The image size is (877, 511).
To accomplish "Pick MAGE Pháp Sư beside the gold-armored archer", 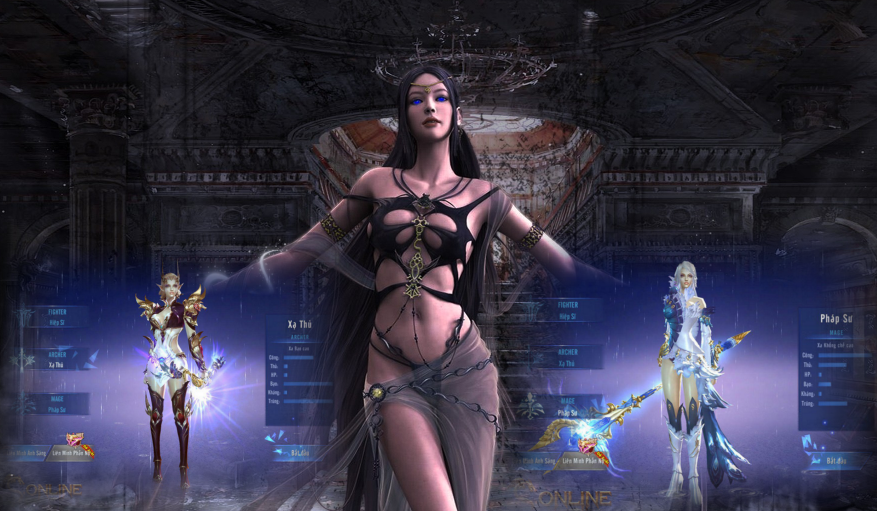I will tap(60, 403).
